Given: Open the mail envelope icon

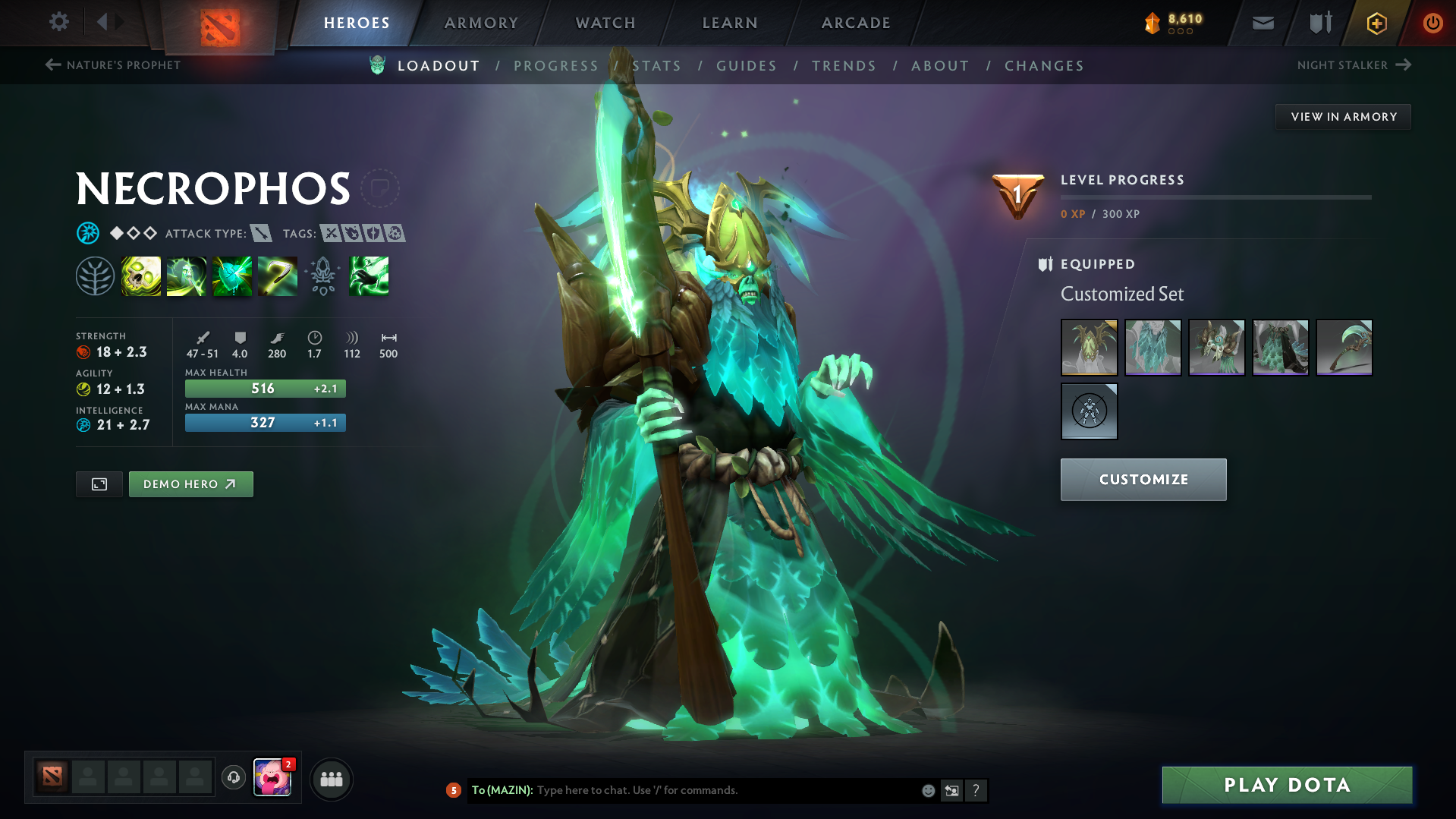Looking at the screenshot, I should click(x=1262, y=23).
